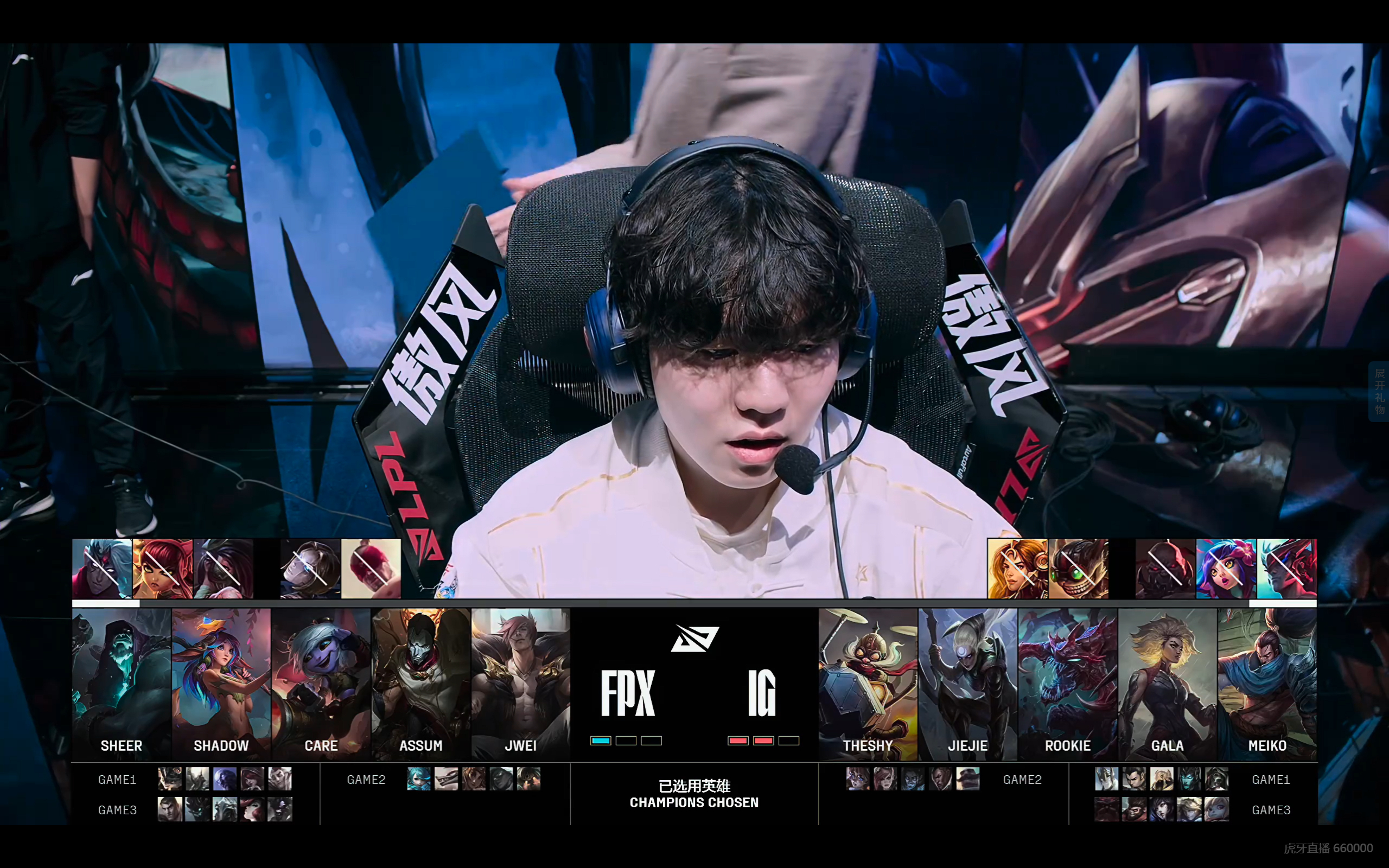The height and width of the screenshot is (868, 1389).
Task: Choose the banned Neeko portrait
Action: (1226, 569)
